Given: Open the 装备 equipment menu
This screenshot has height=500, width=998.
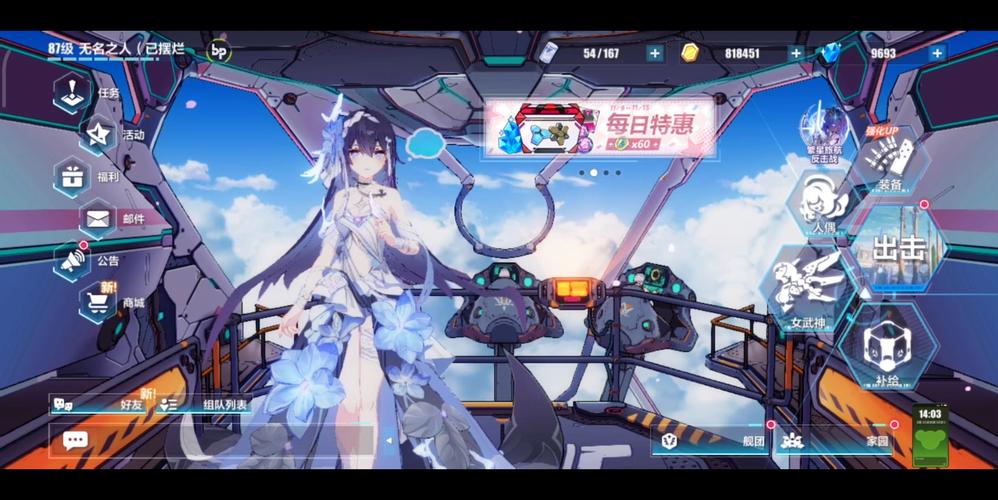Looking at the screenshot, I should pos(888,160).
